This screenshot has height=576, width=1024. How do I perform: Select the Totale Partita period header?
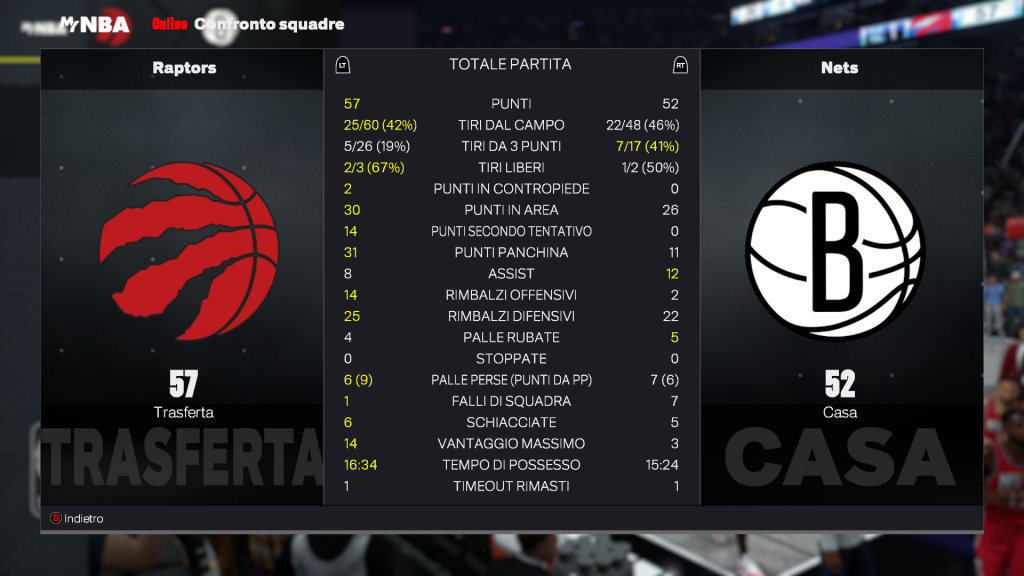(x=510, y=64)
